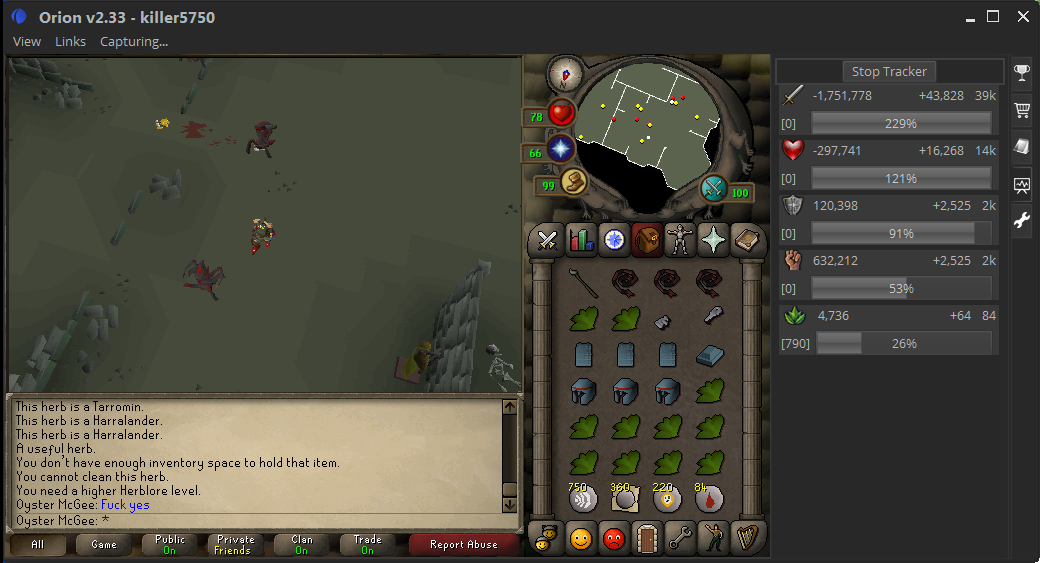This screenshot has height=563, width=1040.
Task: Select the blood rune stack
Action: [x=709, y=497]
